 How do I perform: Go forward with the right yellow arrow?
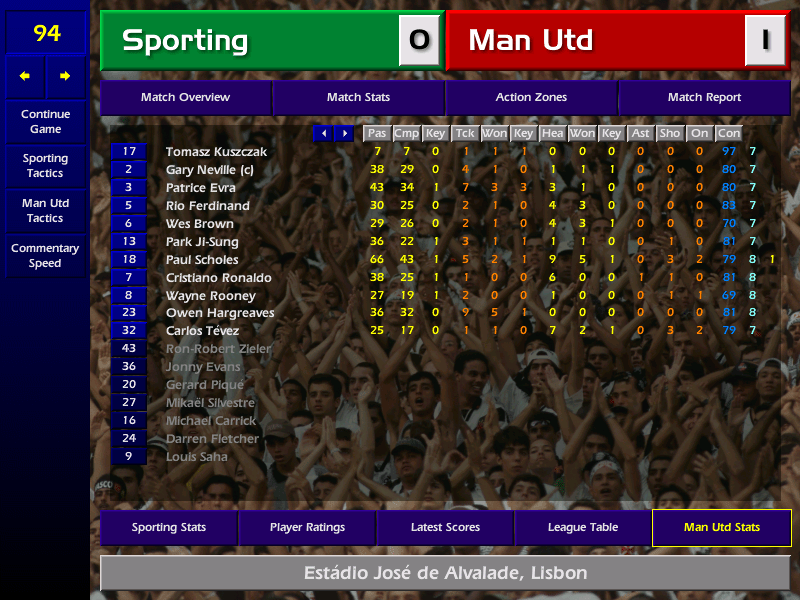coord(65,76)
